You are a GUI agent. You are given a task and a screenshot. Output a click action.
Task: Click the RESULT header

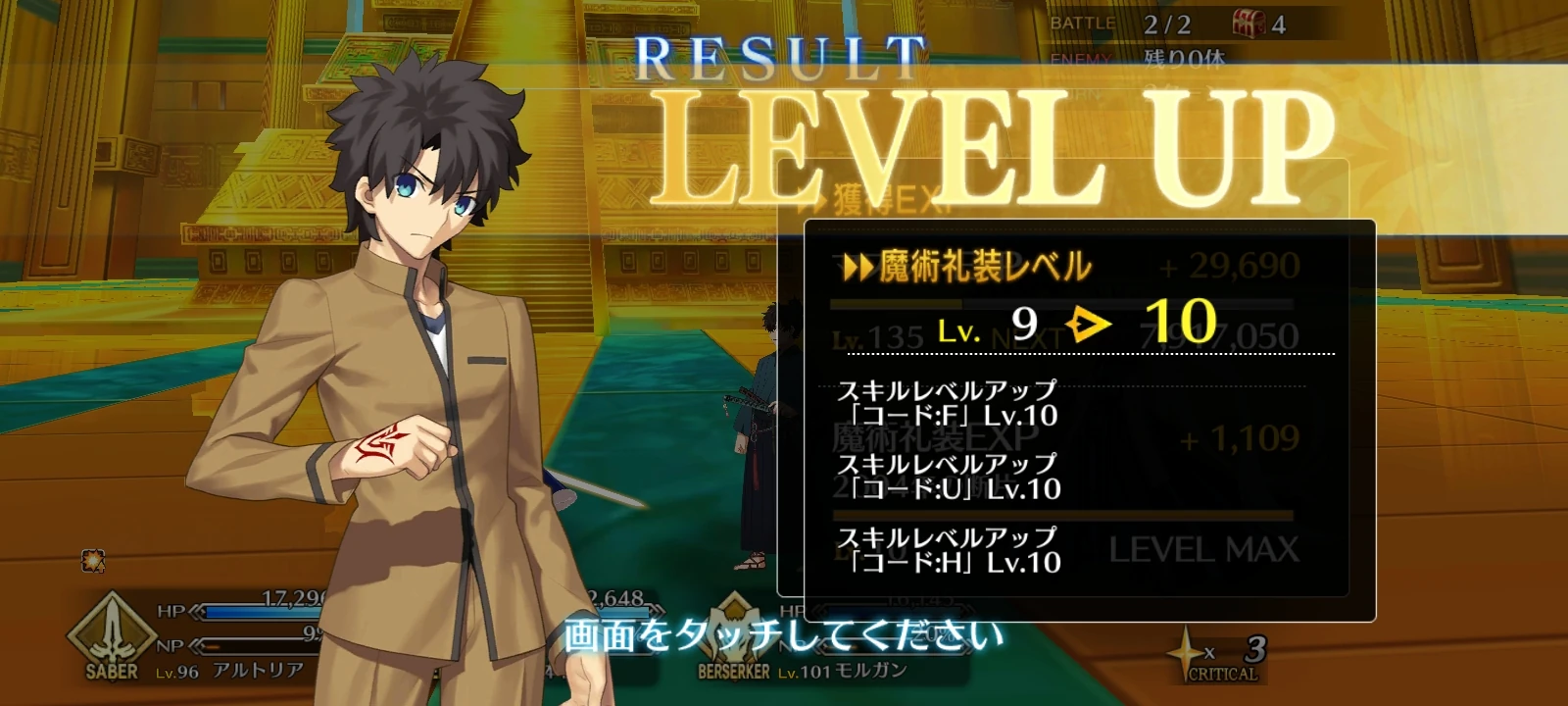click(782, 55)
